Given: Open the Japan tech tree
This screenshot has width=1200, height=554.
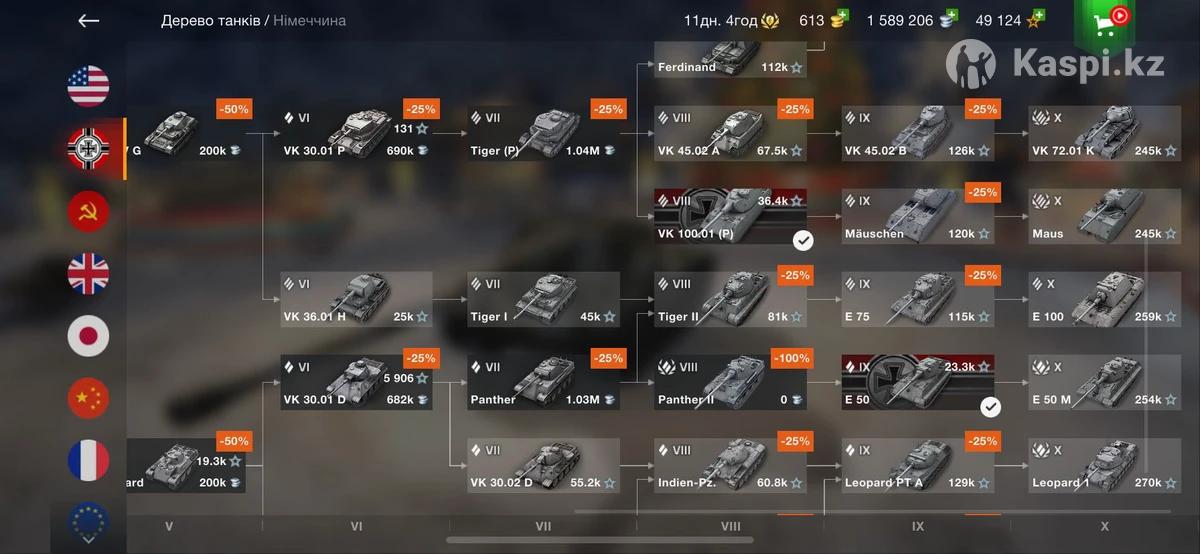Looking at the screenshot, I should click(88, 336).
